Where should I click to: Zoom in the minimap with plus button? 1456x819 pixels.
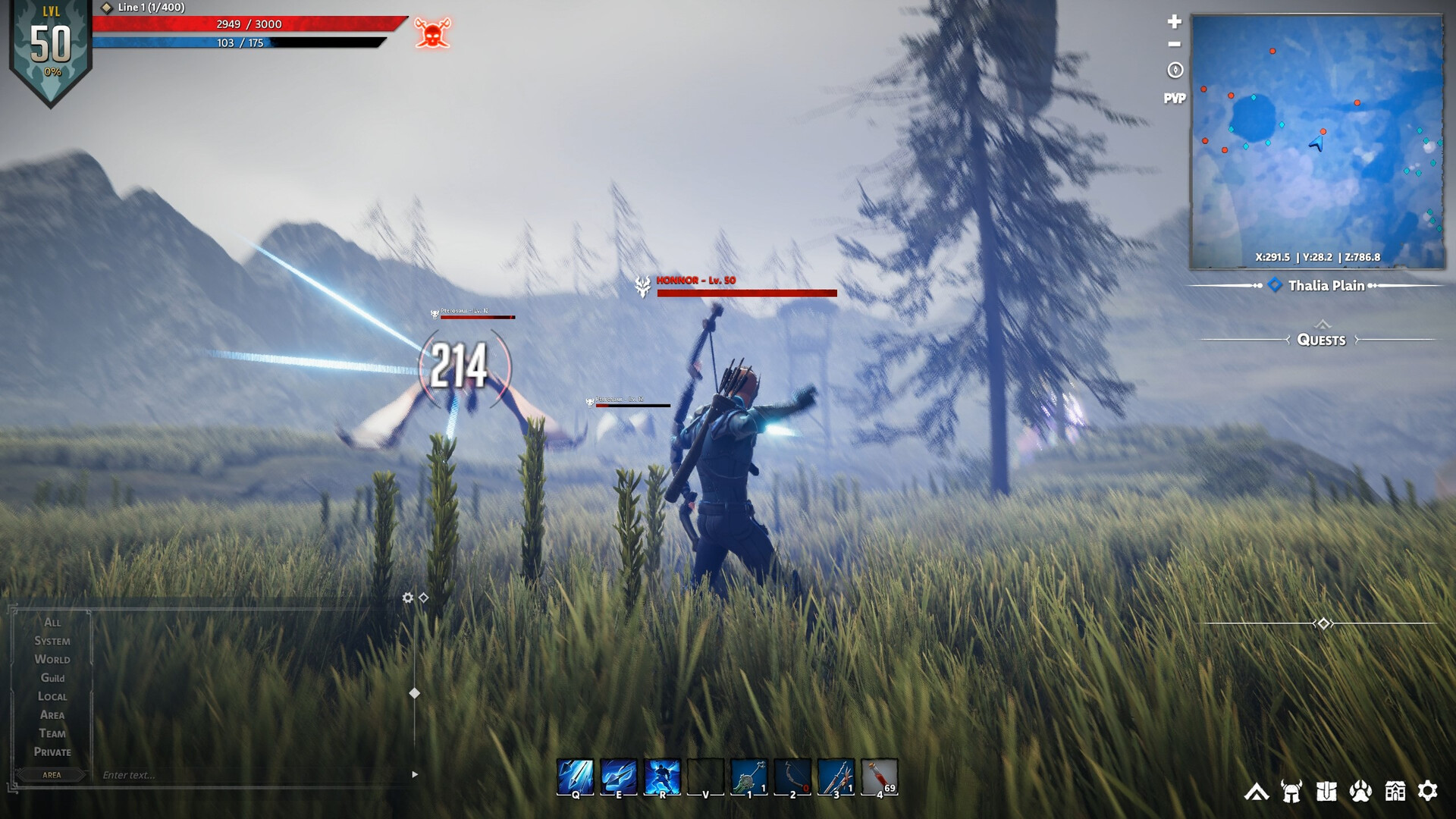tap(1175, 21)
